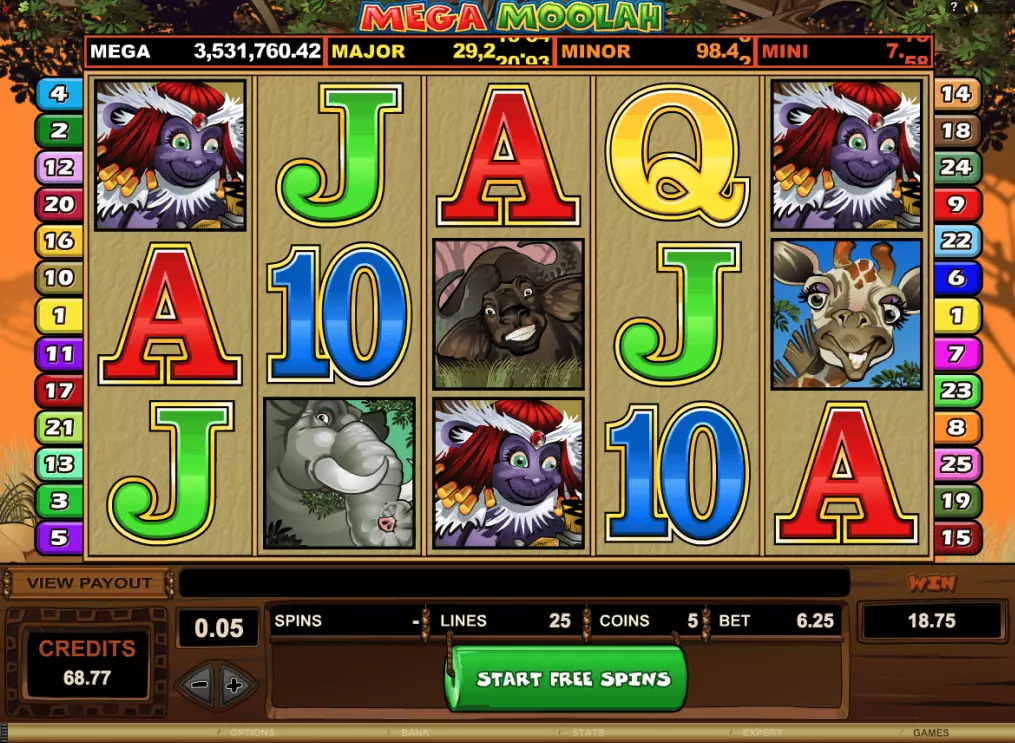
Task: Open the Games menu
Action: tap(931, 733)
